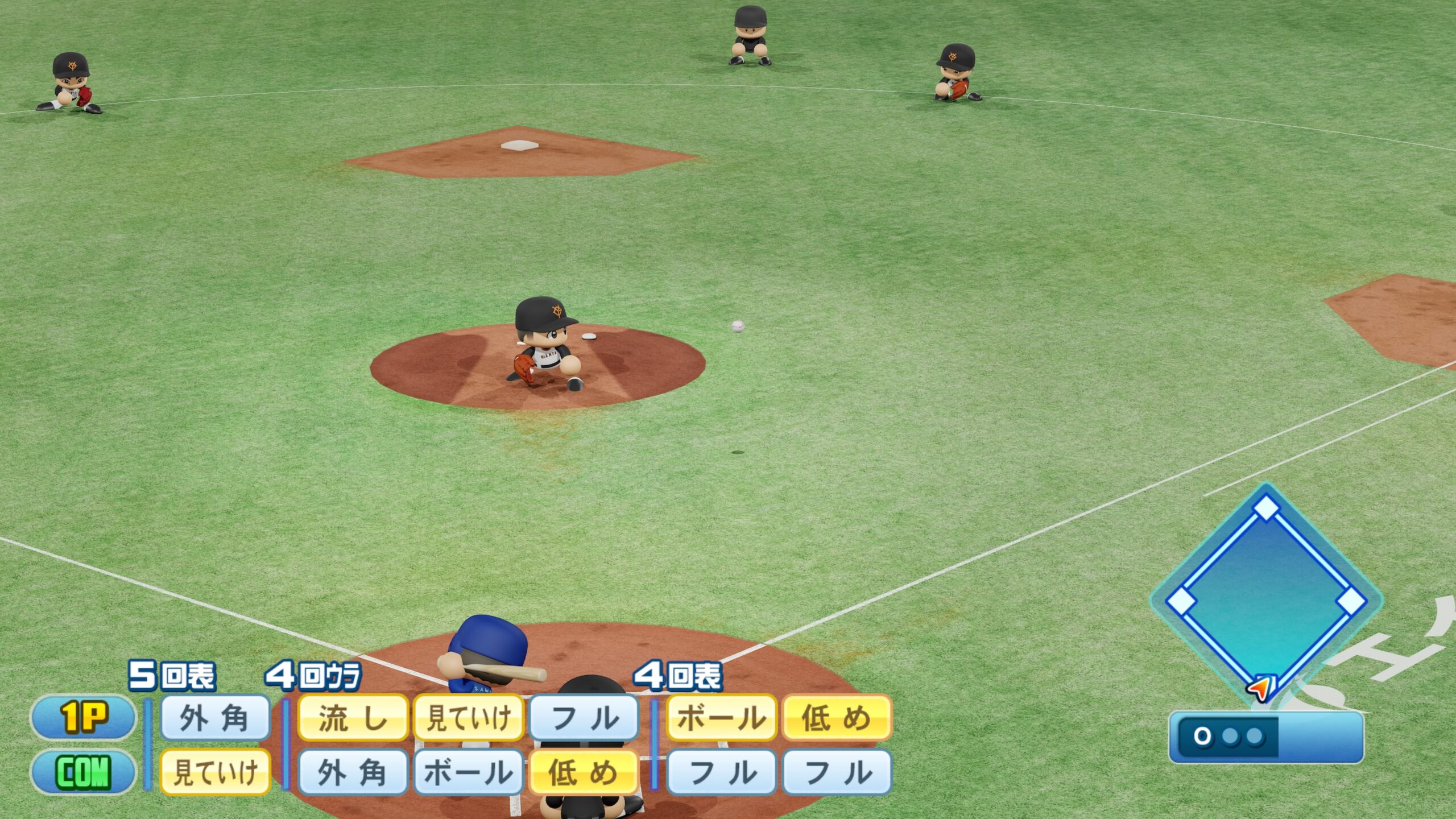Choose the 流し tactic tile

point(353,718)
